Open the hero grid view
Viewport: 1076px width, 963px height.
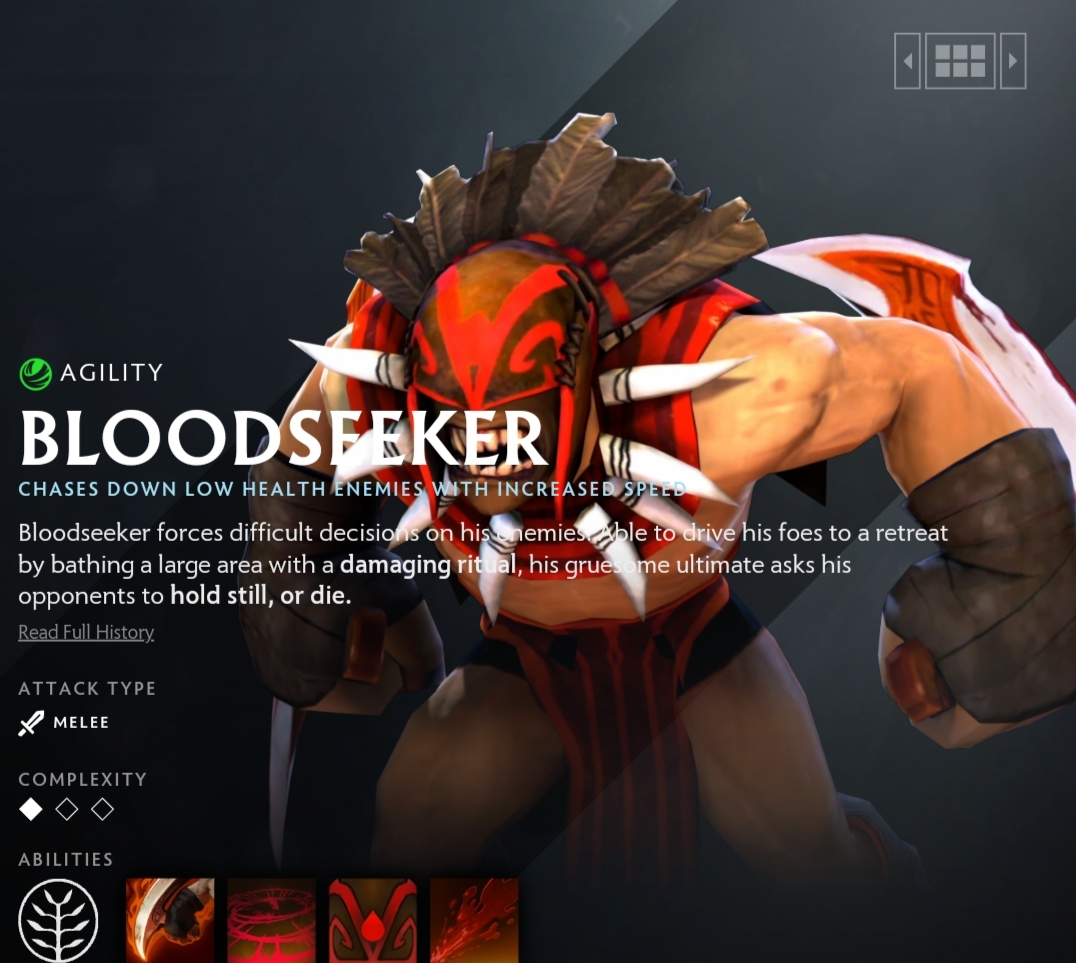click(960, 61)
